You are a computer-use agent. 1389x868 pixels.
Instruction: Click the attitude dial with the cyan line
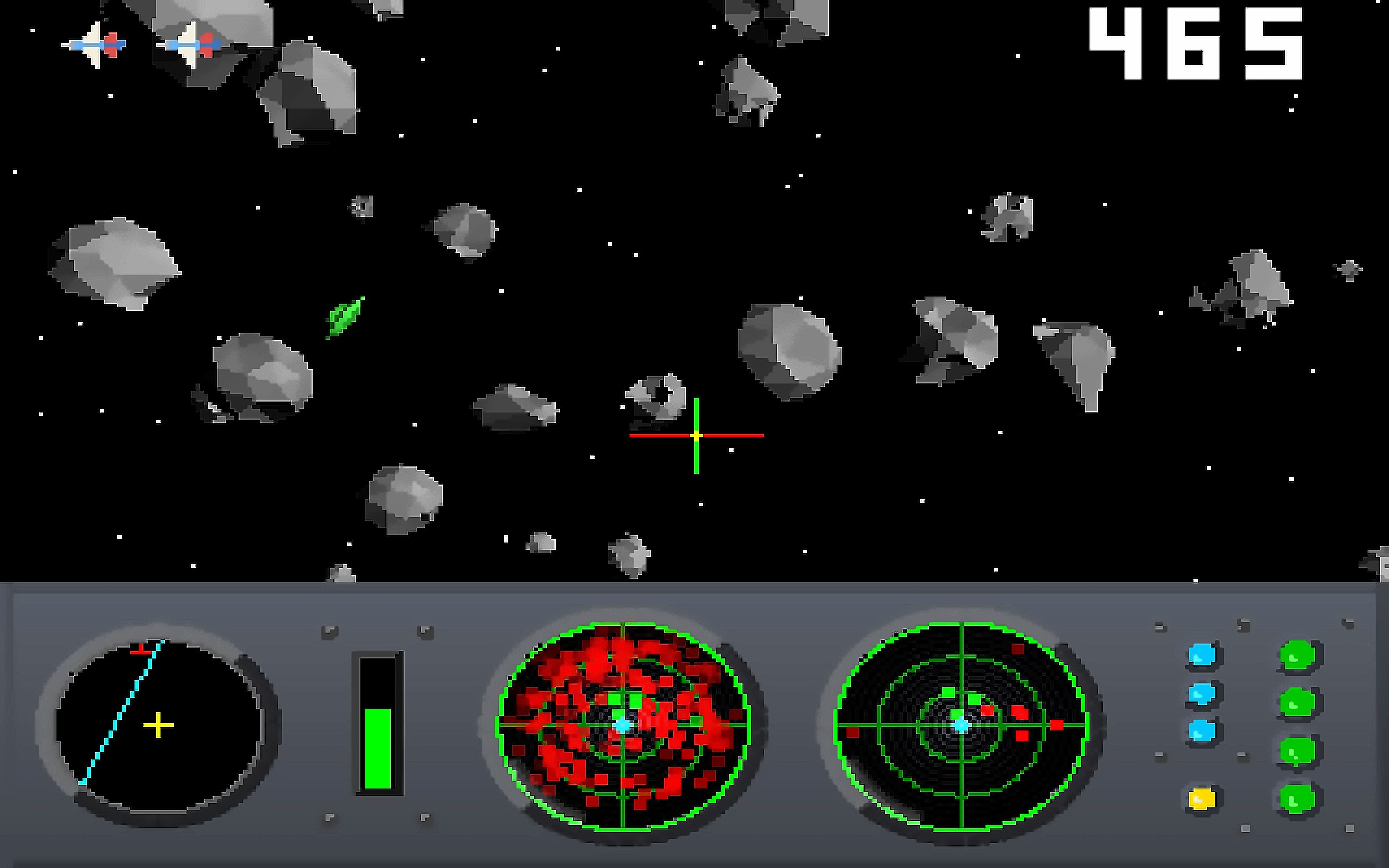click(x=158, y=725)
